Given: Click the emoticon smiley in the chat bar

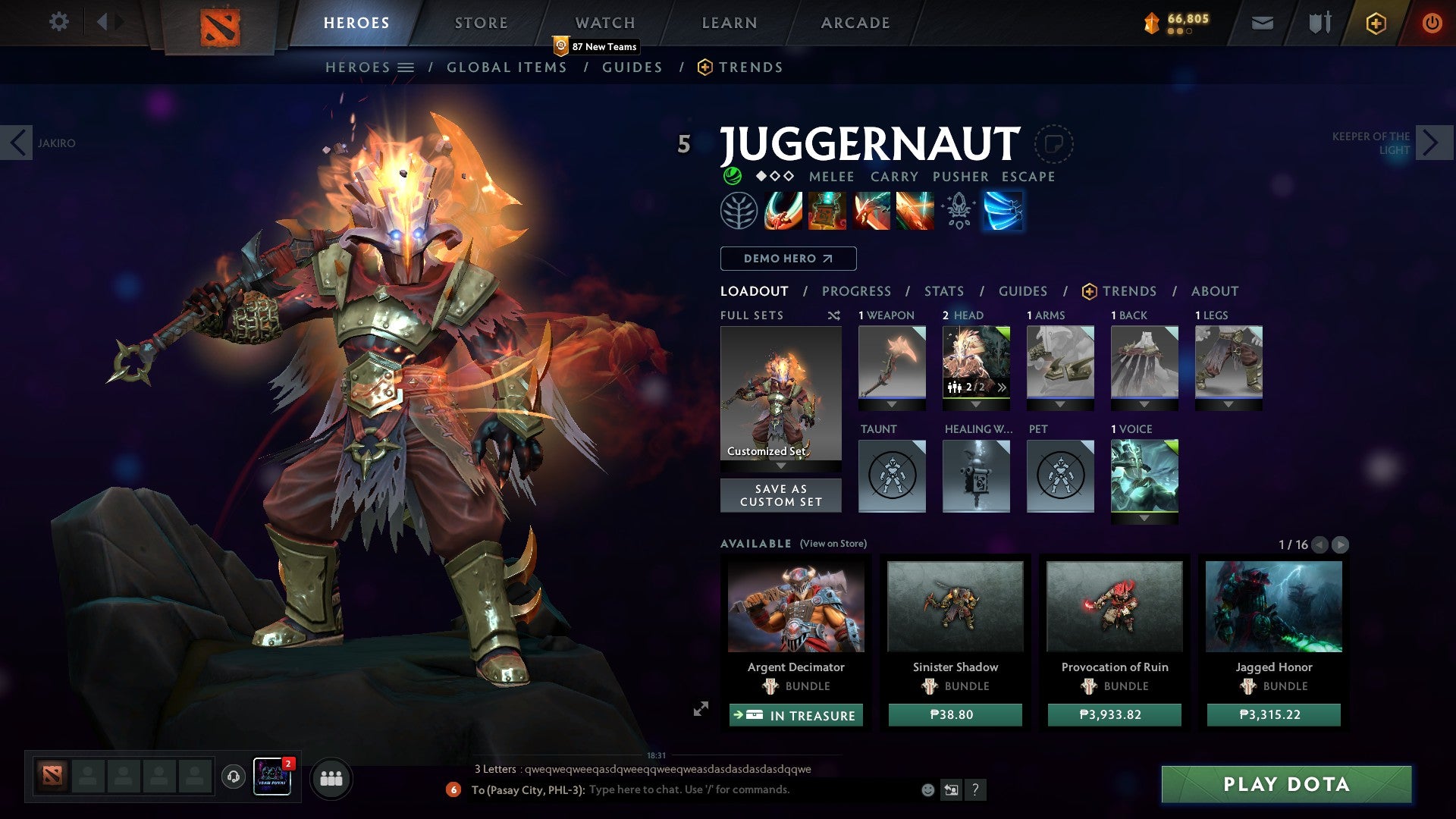Looking at the screenshot, I should point(927,790).
